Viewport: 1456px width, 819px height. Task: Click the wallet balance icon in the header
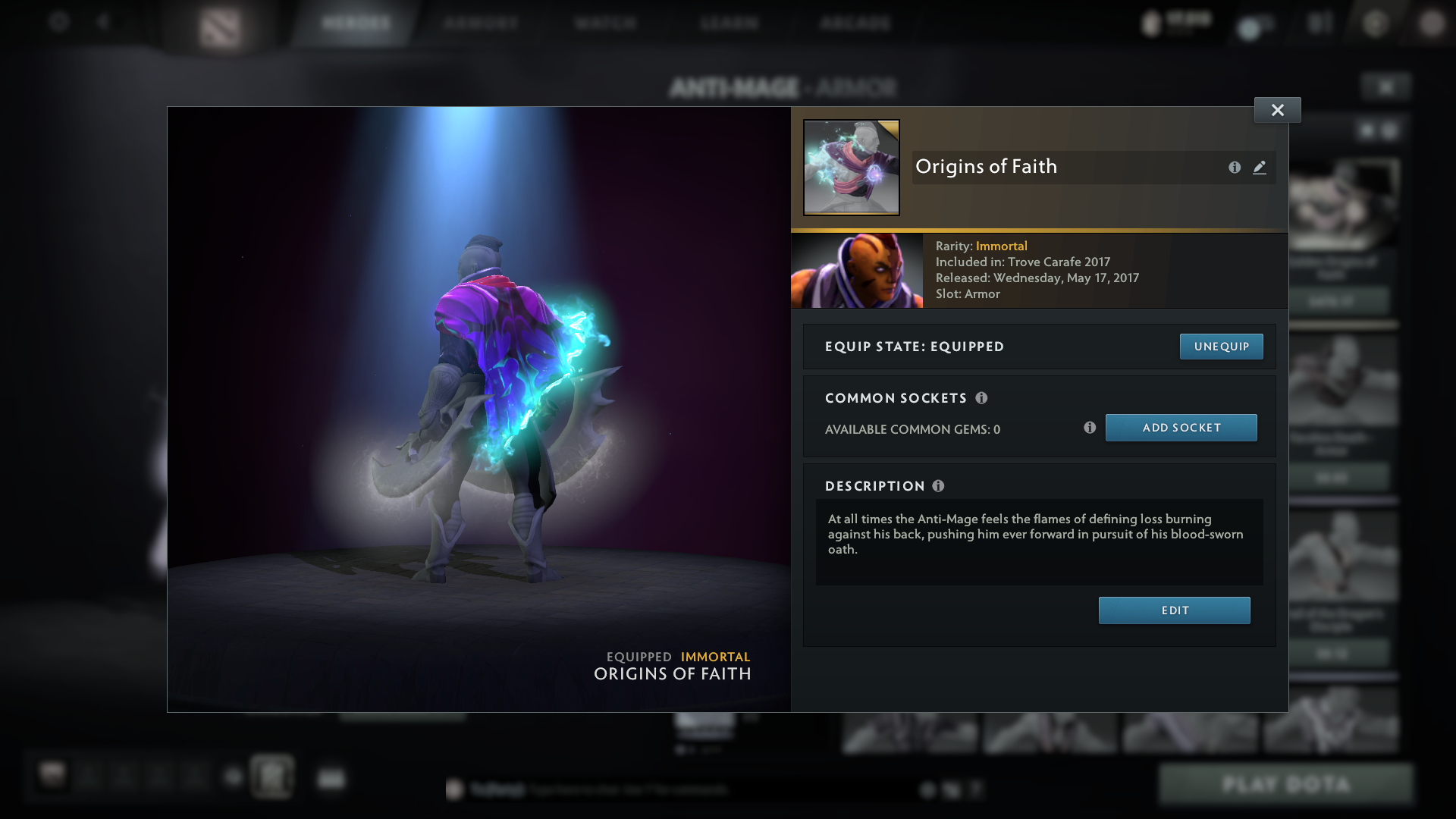pyautogui.click(x=1150, y=23)
